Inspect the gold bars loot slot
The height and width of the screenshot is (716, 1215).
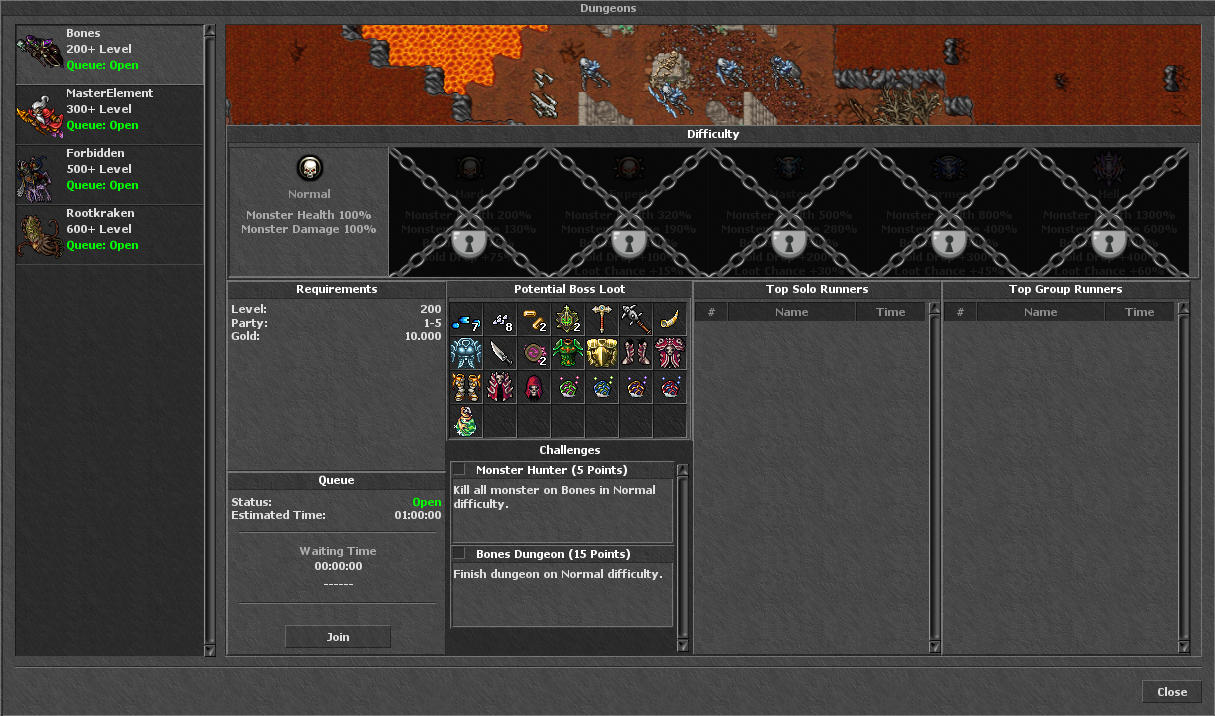click(534, 320)
